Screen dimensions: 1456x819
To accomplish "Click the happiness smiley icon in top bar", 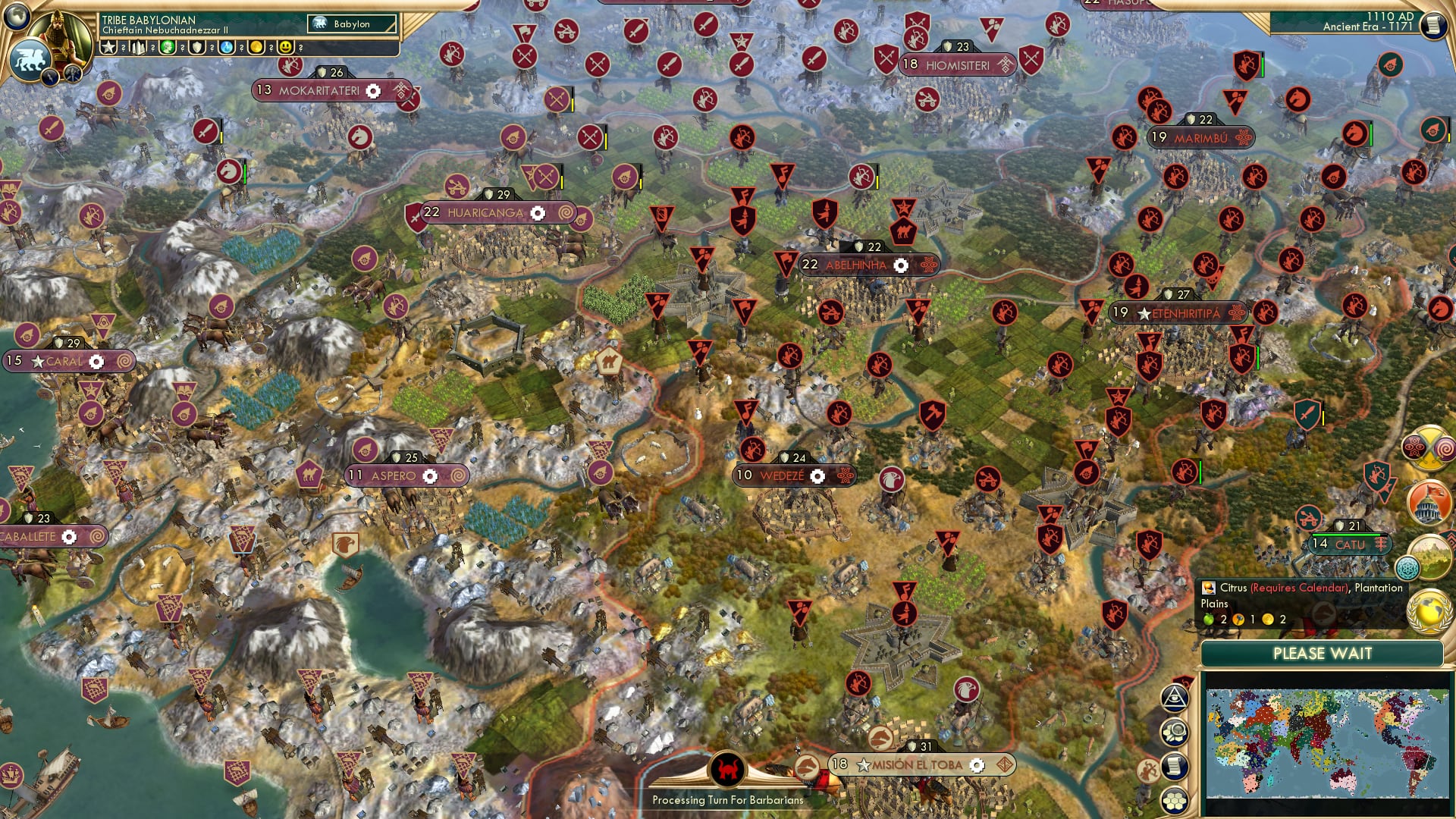I will [285, 48].
